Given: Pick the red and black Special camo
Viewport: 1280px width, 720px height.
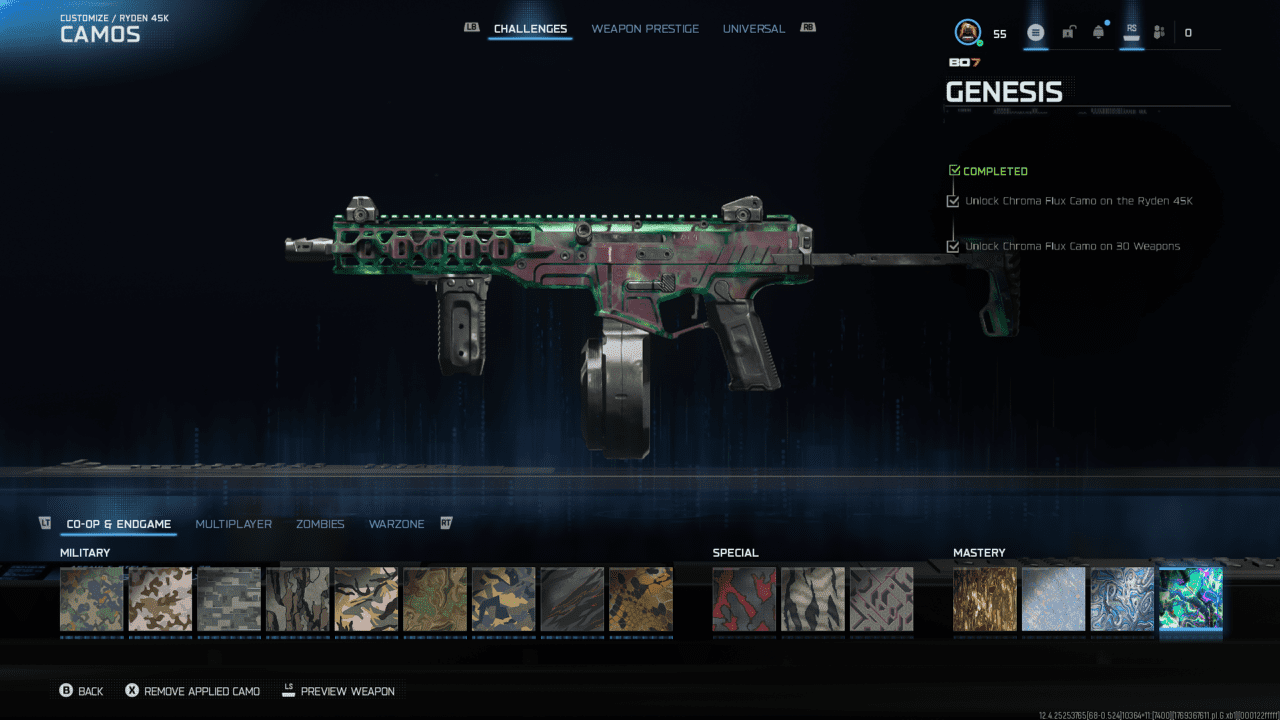Looking at the screenshot, I should point(744,599).
